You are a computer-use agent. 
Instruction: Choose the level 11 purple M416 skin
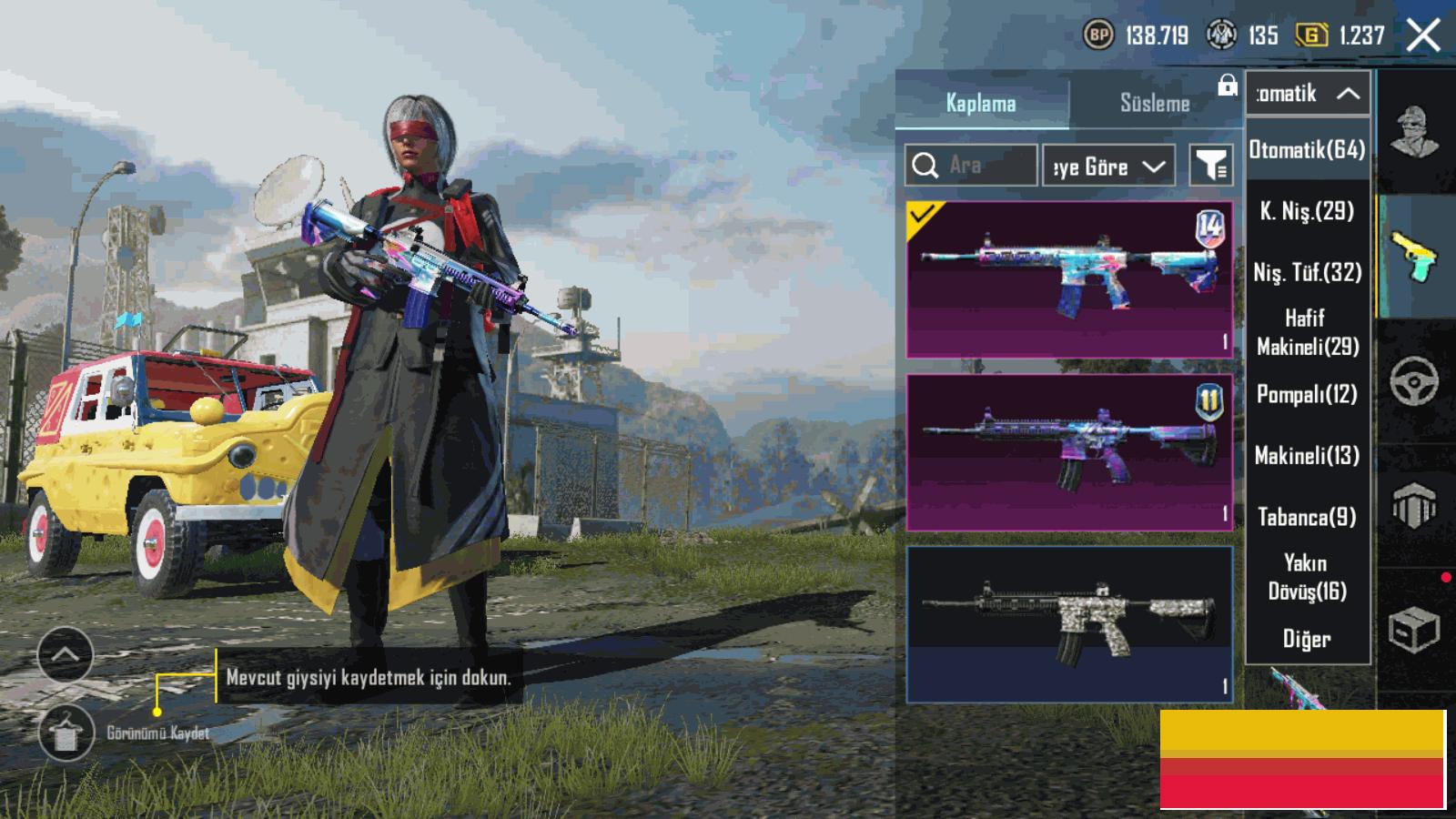1069,452
